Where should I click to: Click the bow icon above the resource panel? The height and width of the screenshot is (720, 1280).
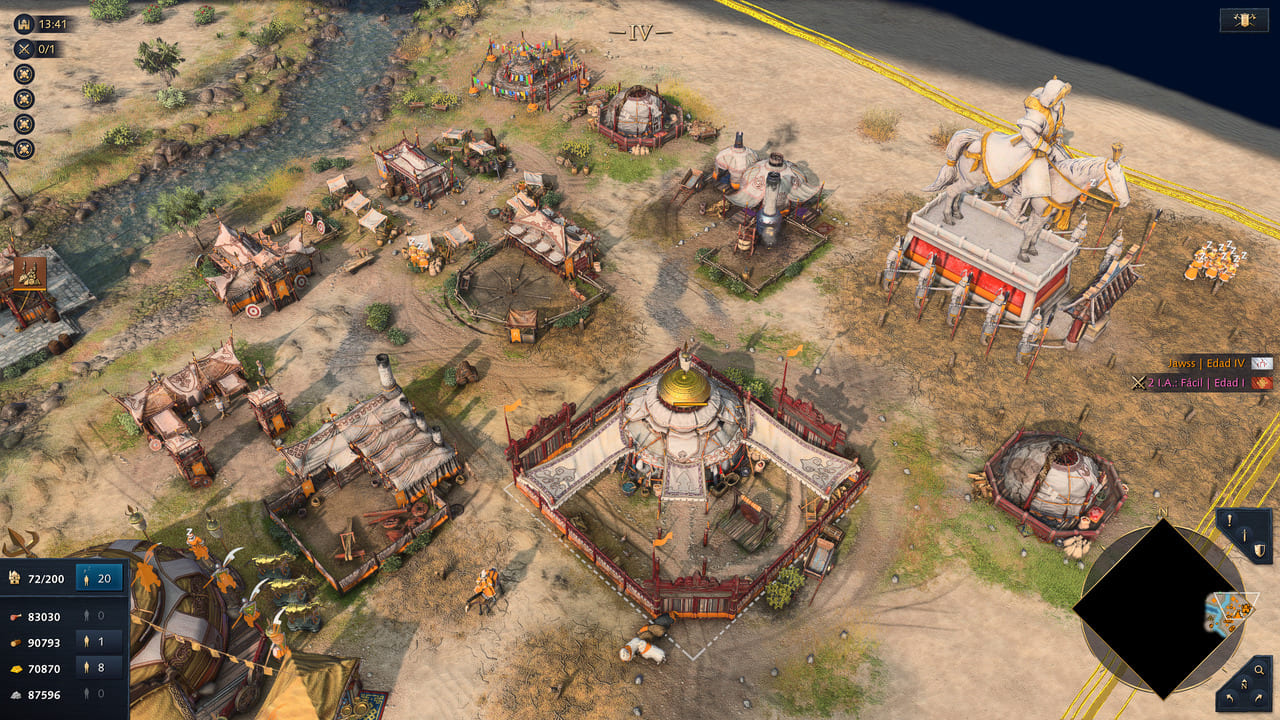point(18,543)
